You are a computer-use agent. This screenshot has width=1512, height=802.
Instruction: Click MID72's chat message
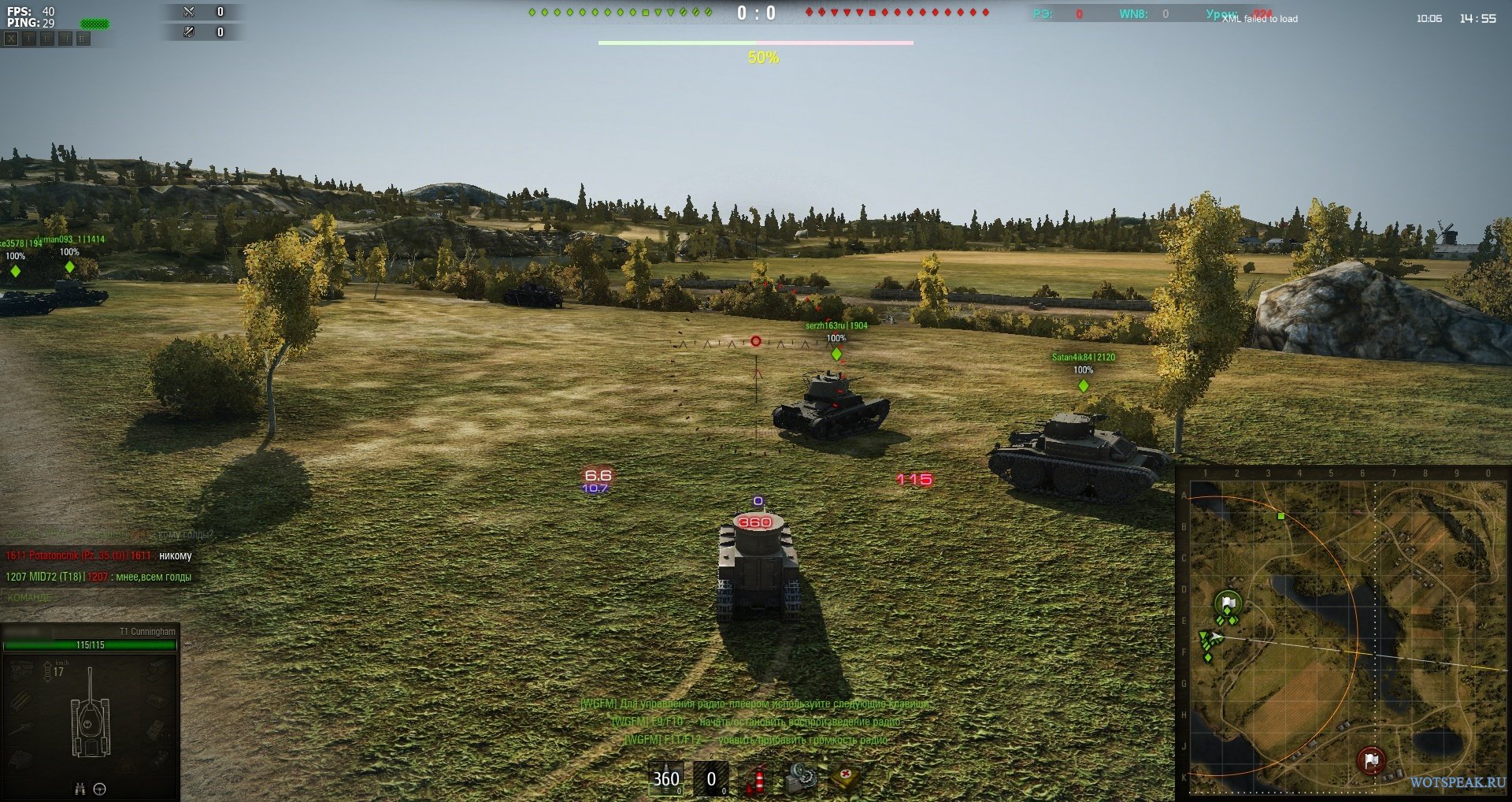point(98,577)
